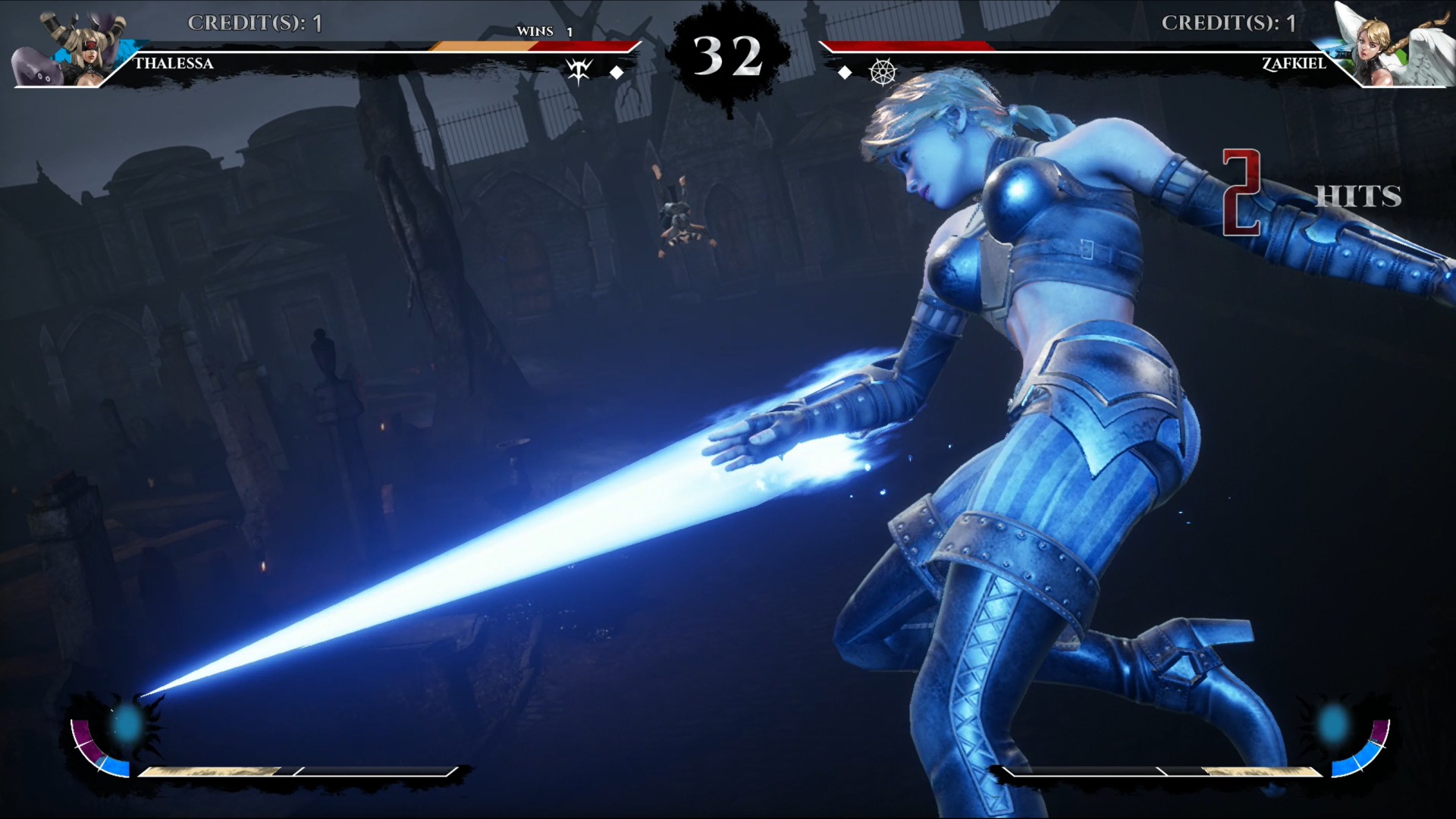This screenshot has width=1456, height=819.
Task: Select the THALESSA name label
Action: (173, 64)
